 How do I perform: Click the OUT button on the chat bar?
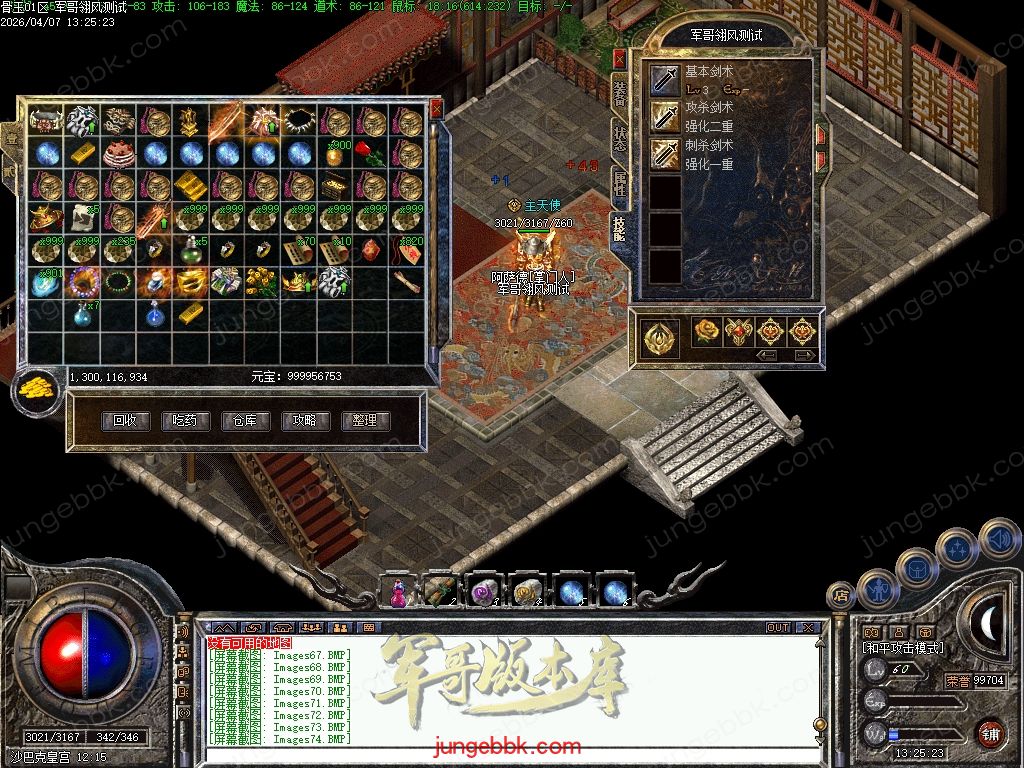(778, 628)
